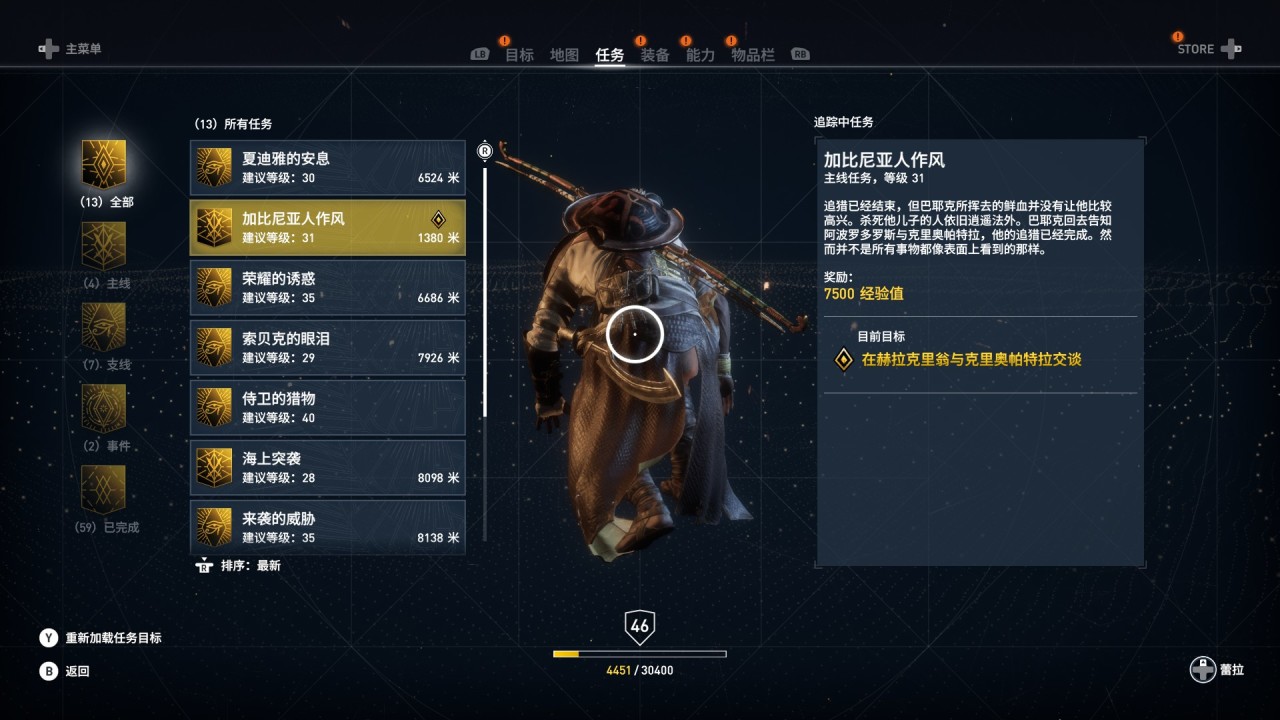This screenshot has width=1280, height=720.
Task: Filter quests by 支线
Action: coord(104,328)
